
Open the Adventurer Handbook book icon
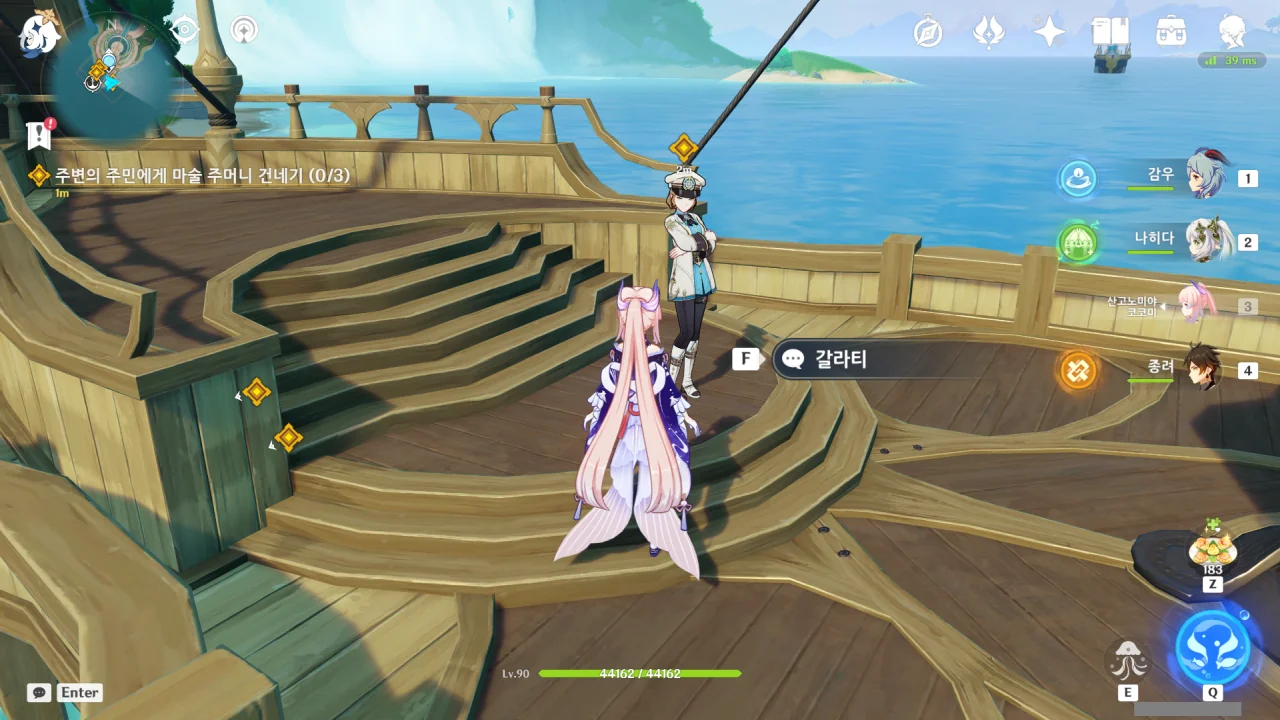1110,32
